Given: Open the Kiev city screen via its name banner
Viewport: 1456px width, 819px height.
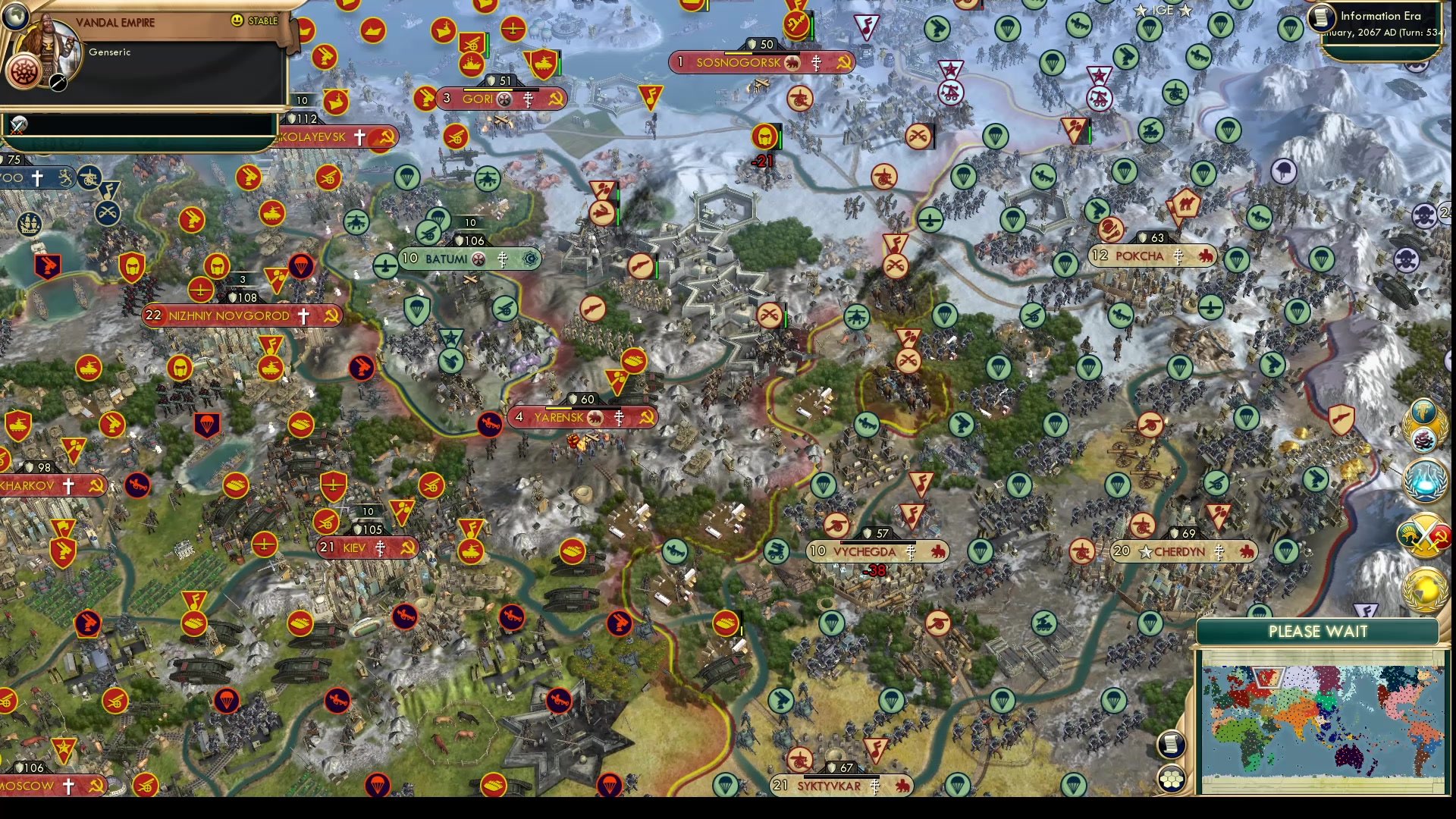Looking at the screenshot, I should click(354, 548).
